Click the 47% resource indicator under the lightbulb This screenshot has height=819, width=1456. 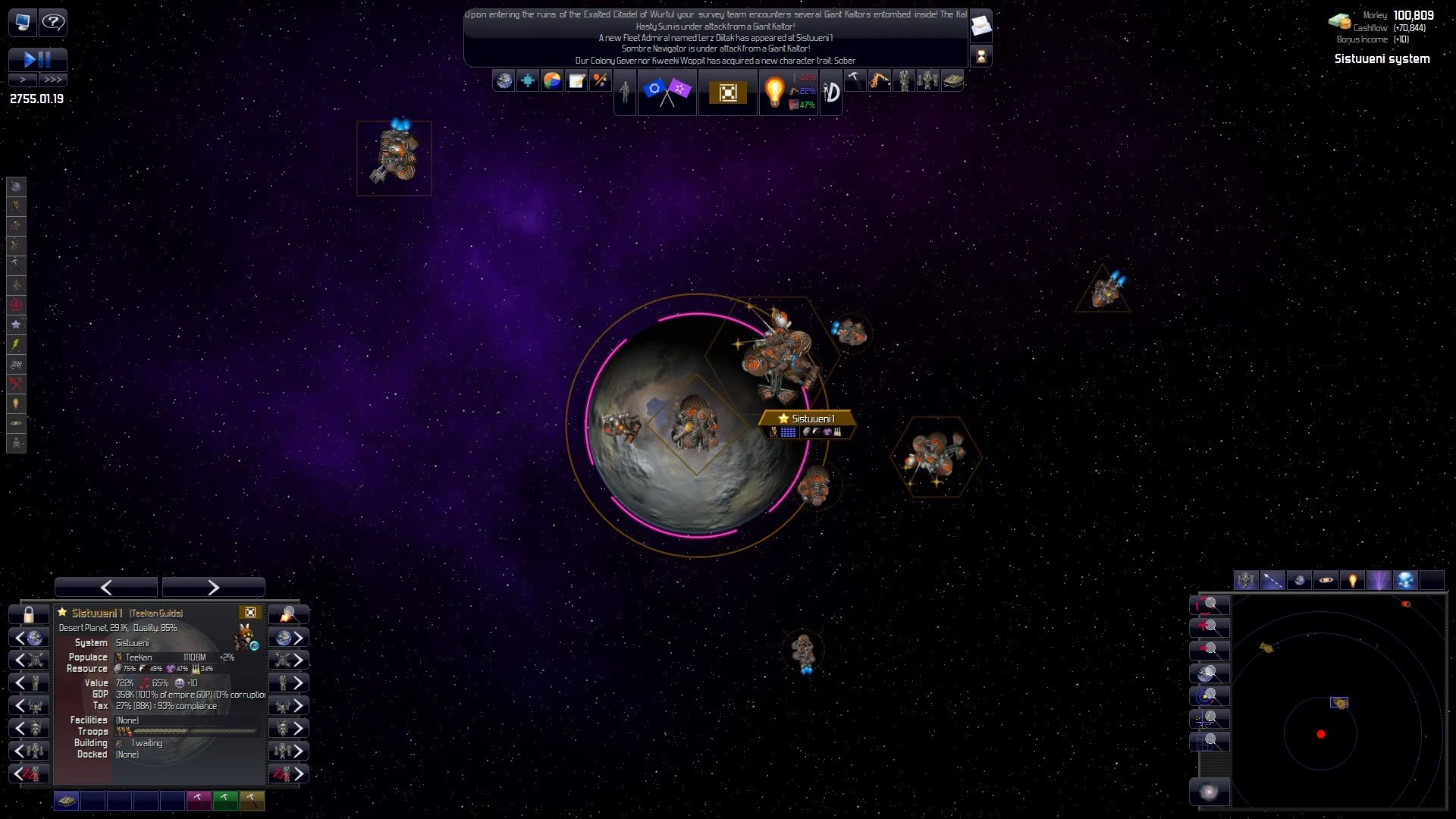[x=806, y=106]
